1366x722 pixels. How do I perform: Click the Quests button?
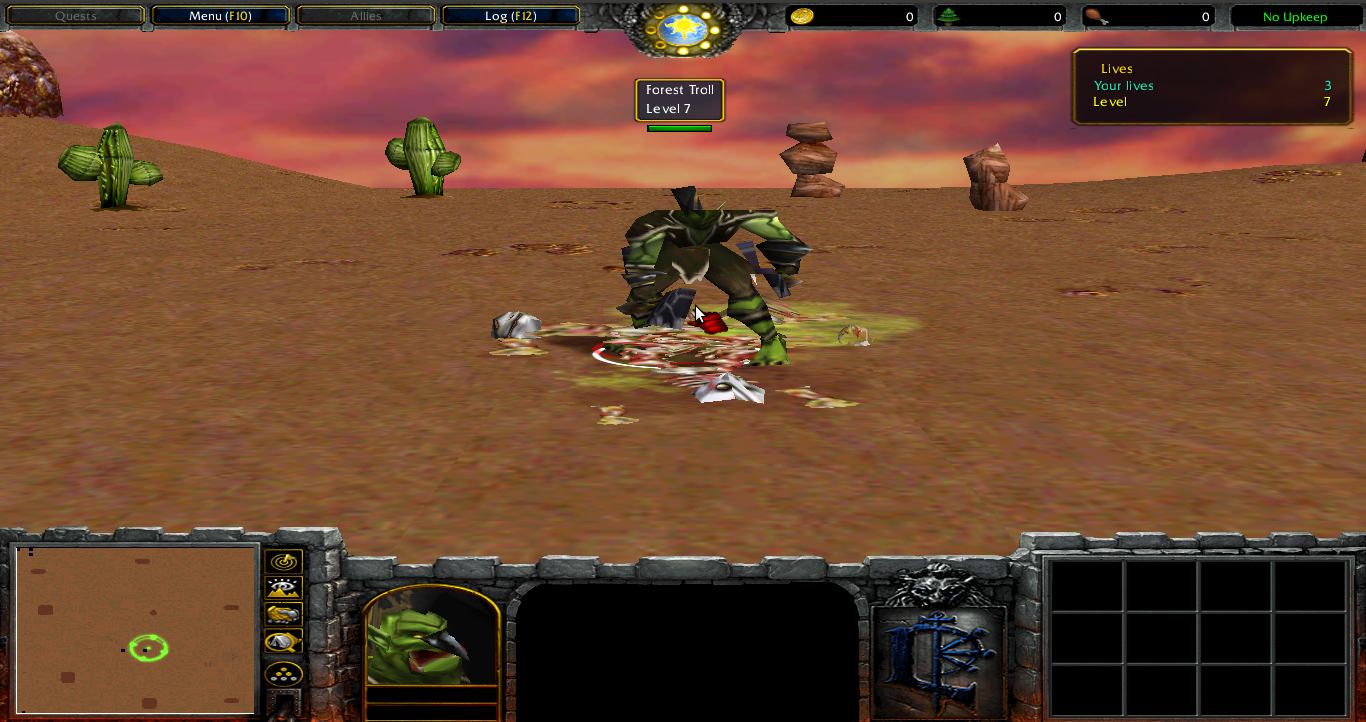point(75,15)
